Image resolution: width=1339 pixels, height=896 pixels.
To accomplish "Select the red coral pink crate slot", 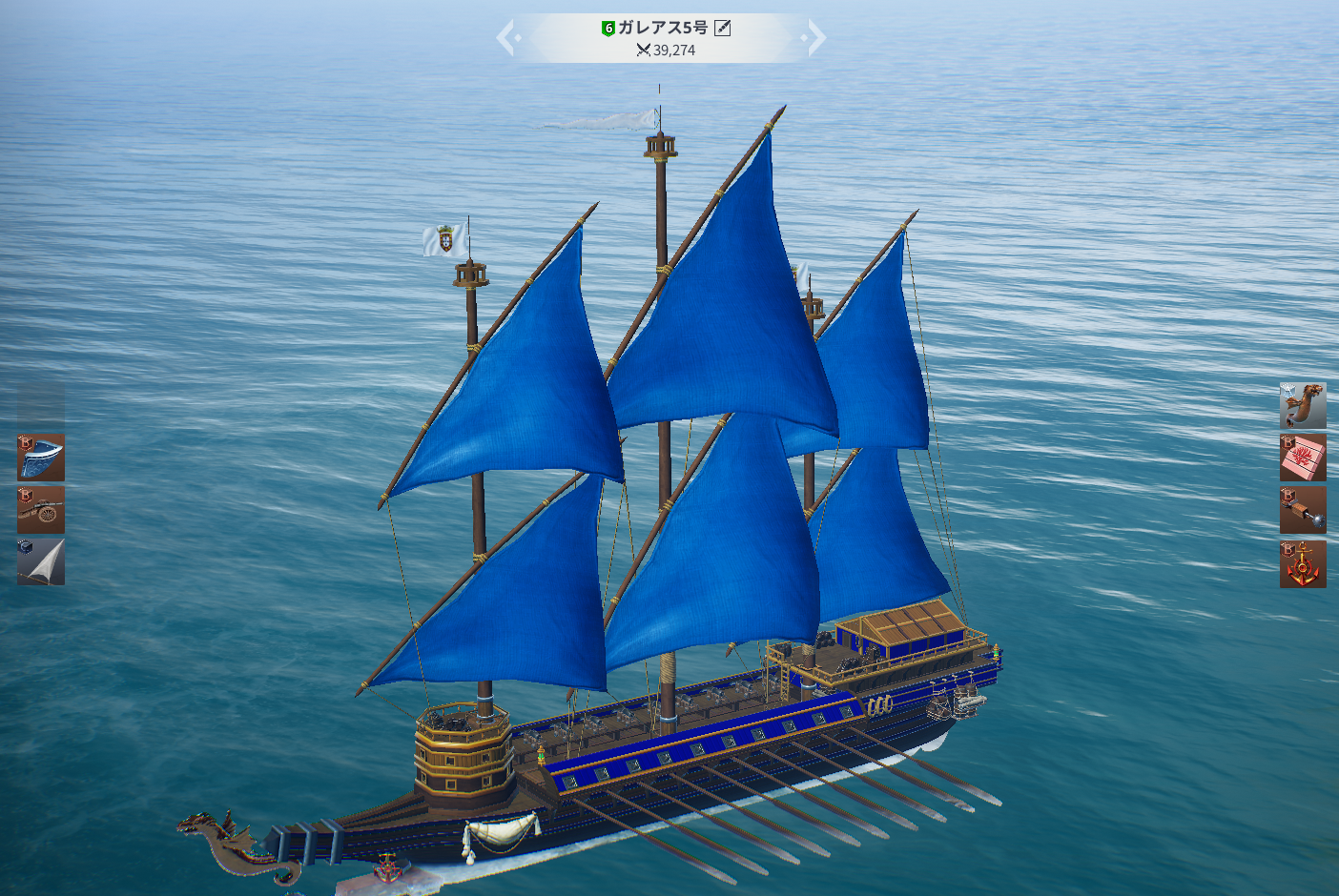I will [1303, 458].
